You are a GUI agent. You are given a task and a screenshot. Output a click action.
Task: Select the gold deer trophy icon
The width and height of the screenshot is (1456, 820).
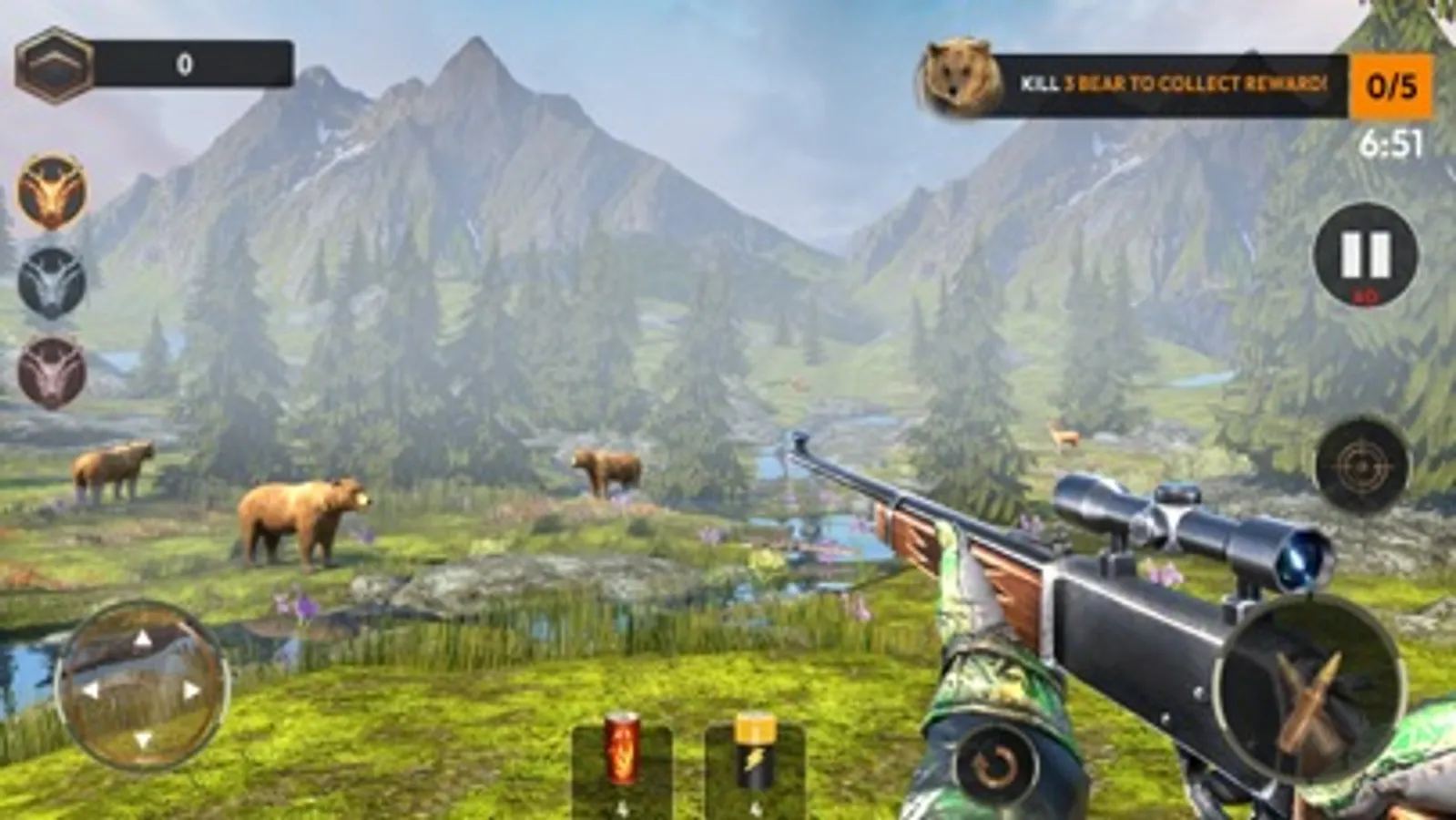coord(50,191)
